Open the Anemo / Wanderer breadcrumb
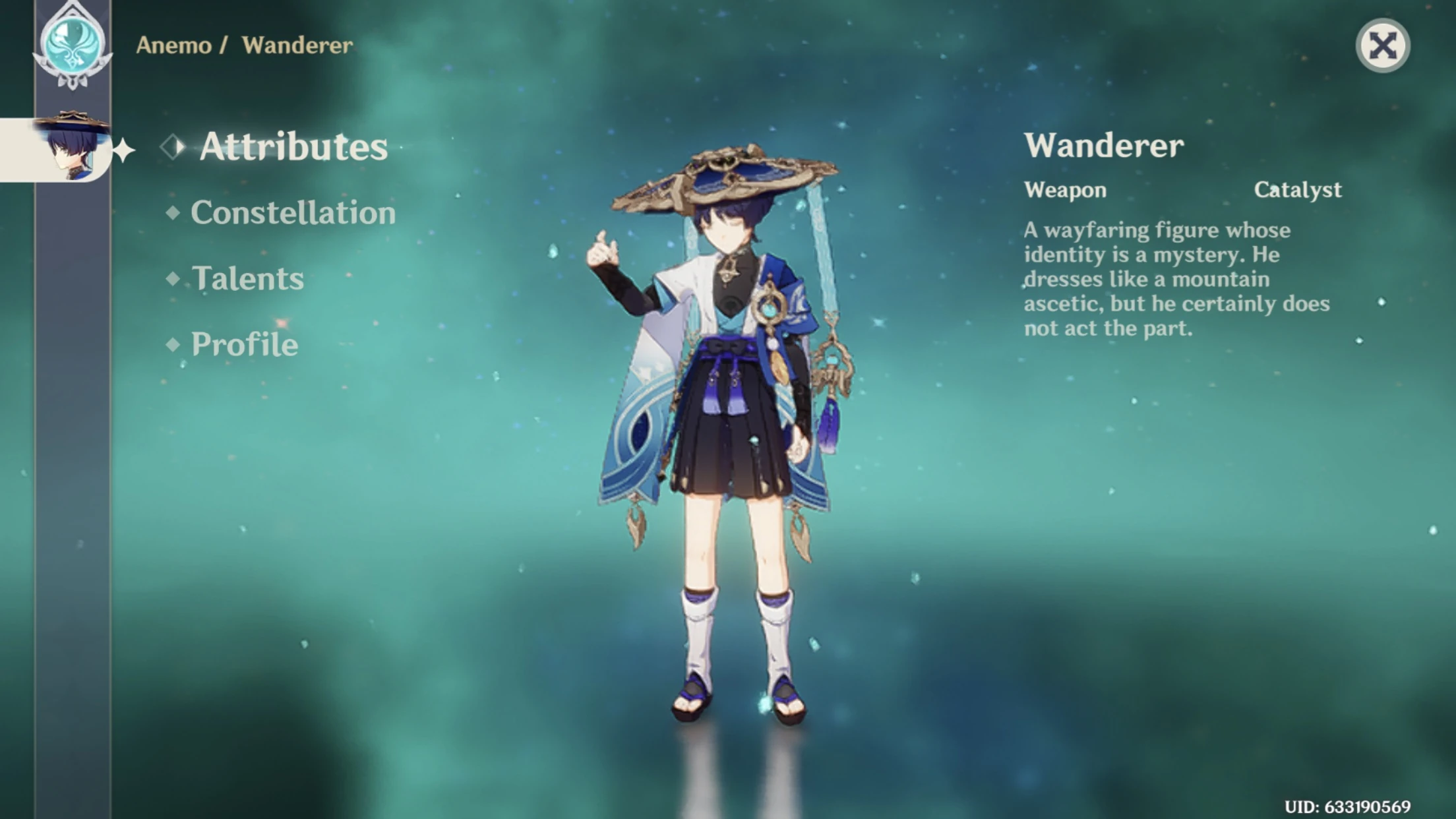Viewport: 1456px width, 819px height. pyautogui.click(x=244, y=44)
